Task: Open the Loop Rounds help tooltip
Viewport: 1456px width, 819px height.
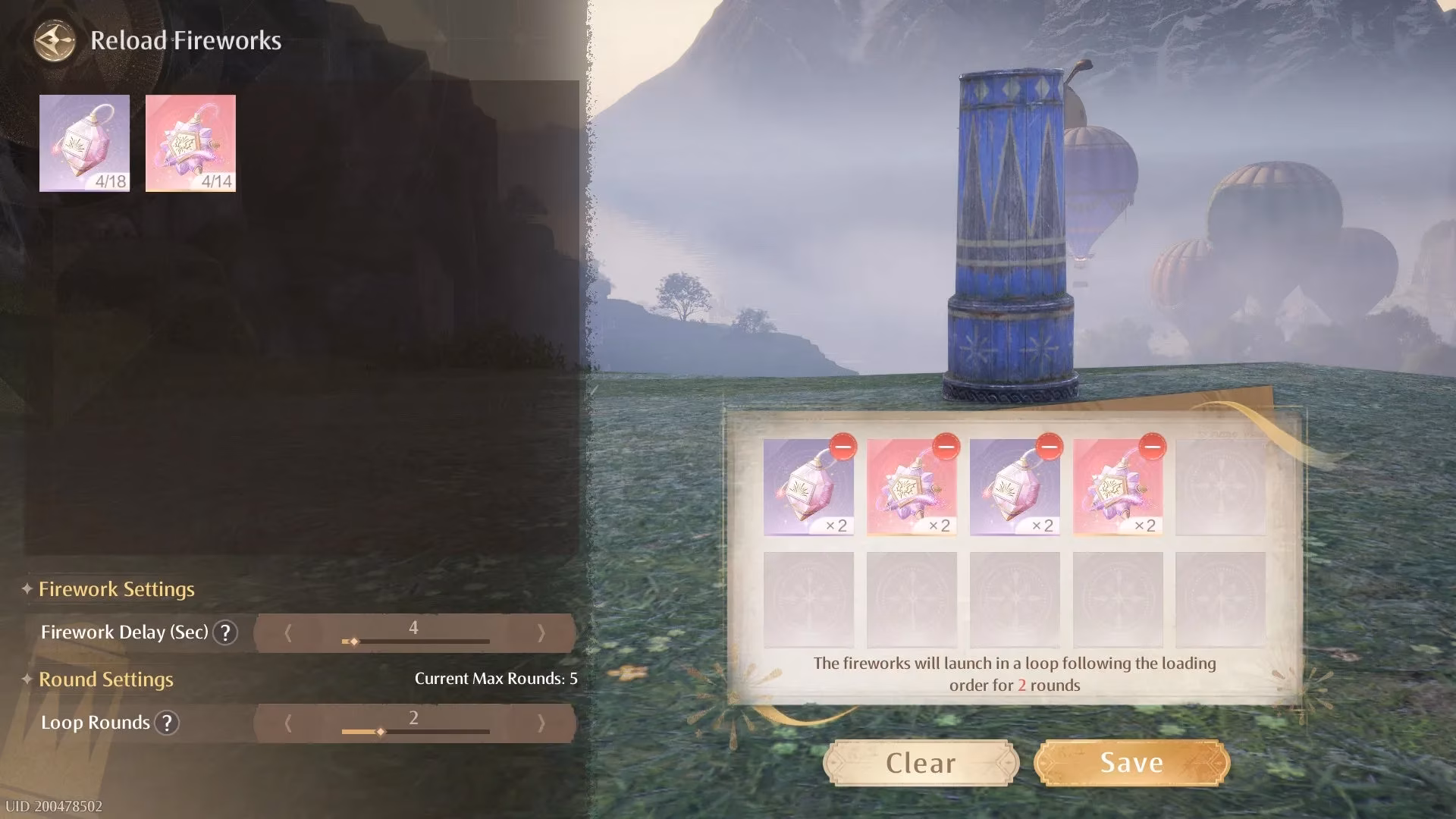Action: [168, 723]
